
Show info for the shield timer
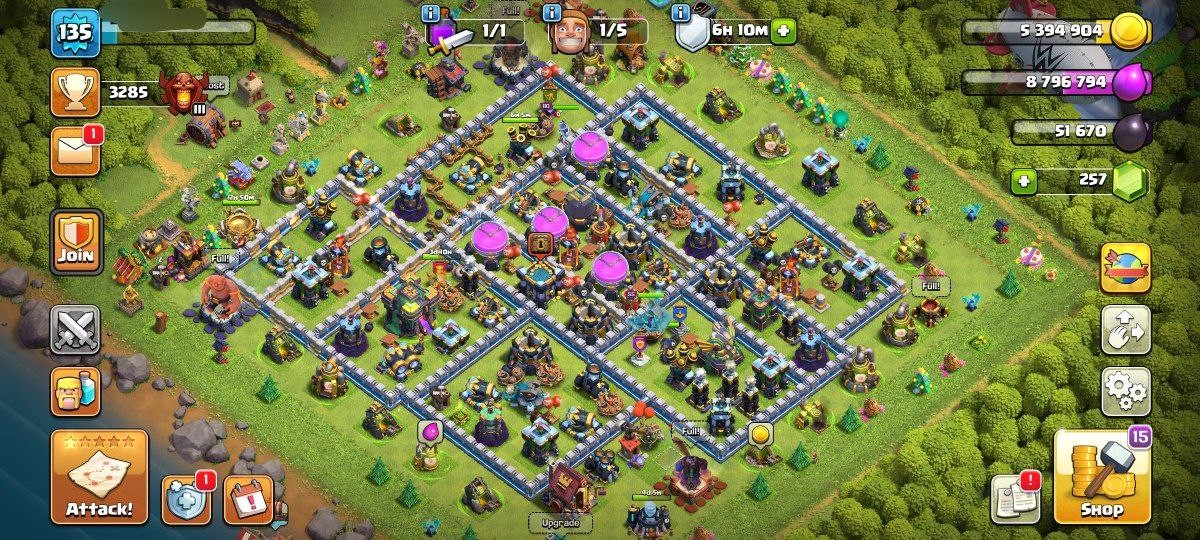[x=681, y=13]
